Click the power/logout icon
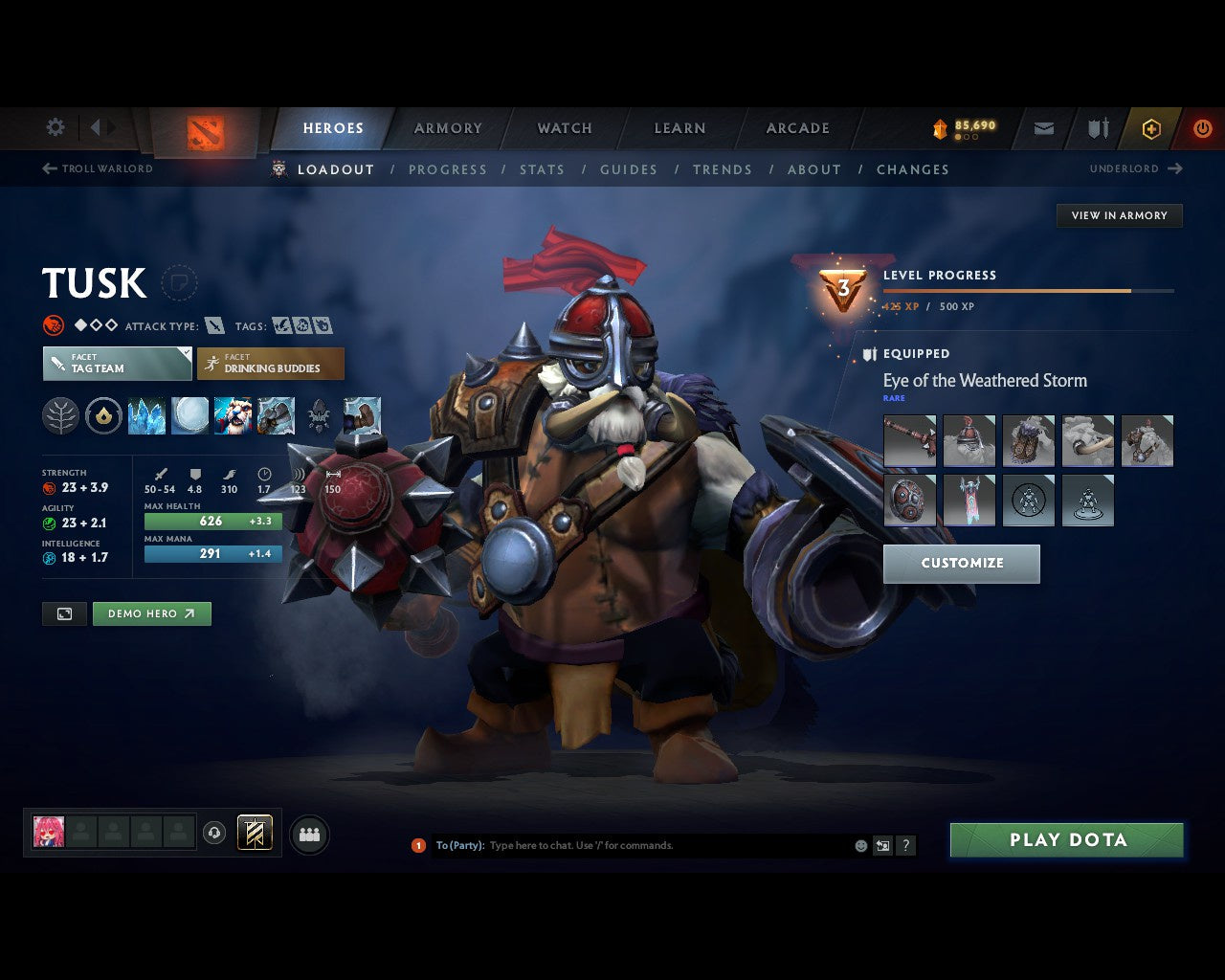 [x=1203, y=128]
